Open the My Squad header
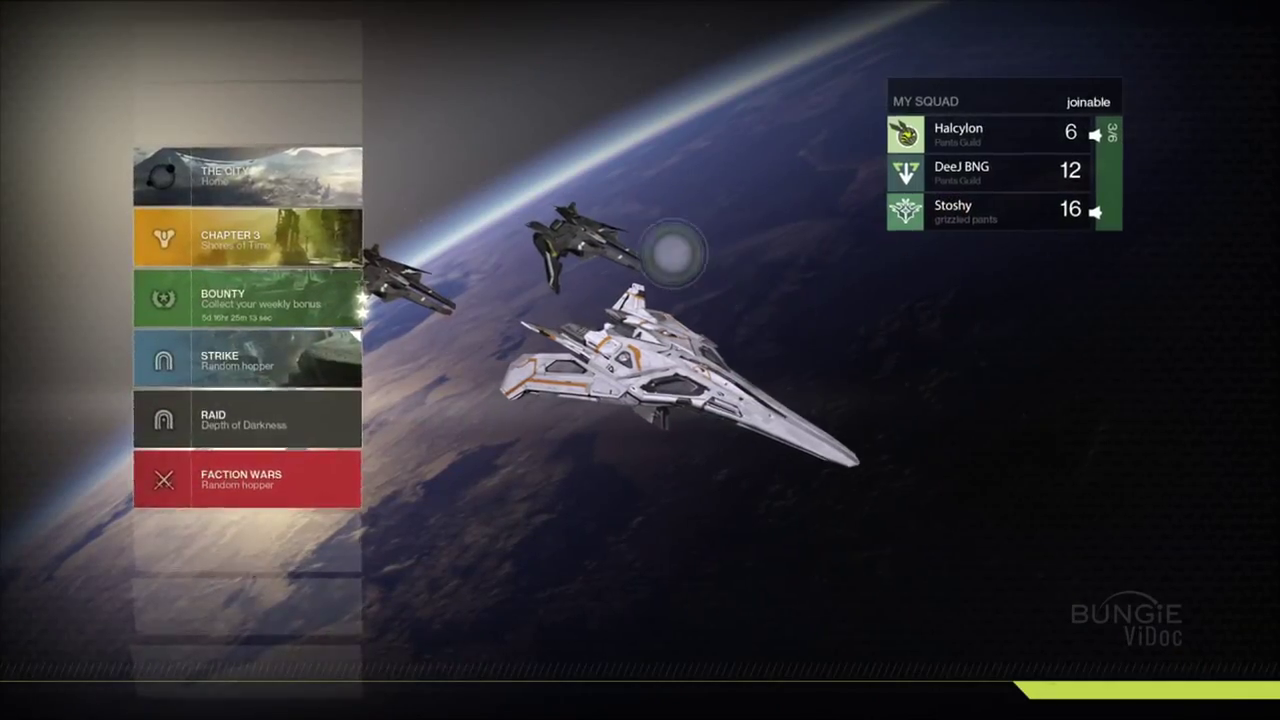 click(x=926, y=102)
